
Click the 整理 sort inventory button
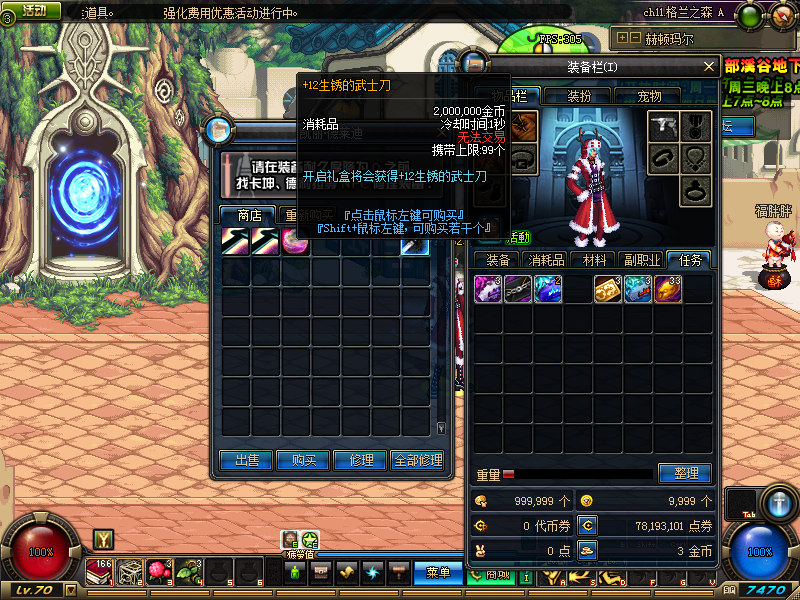click(684, 473)
